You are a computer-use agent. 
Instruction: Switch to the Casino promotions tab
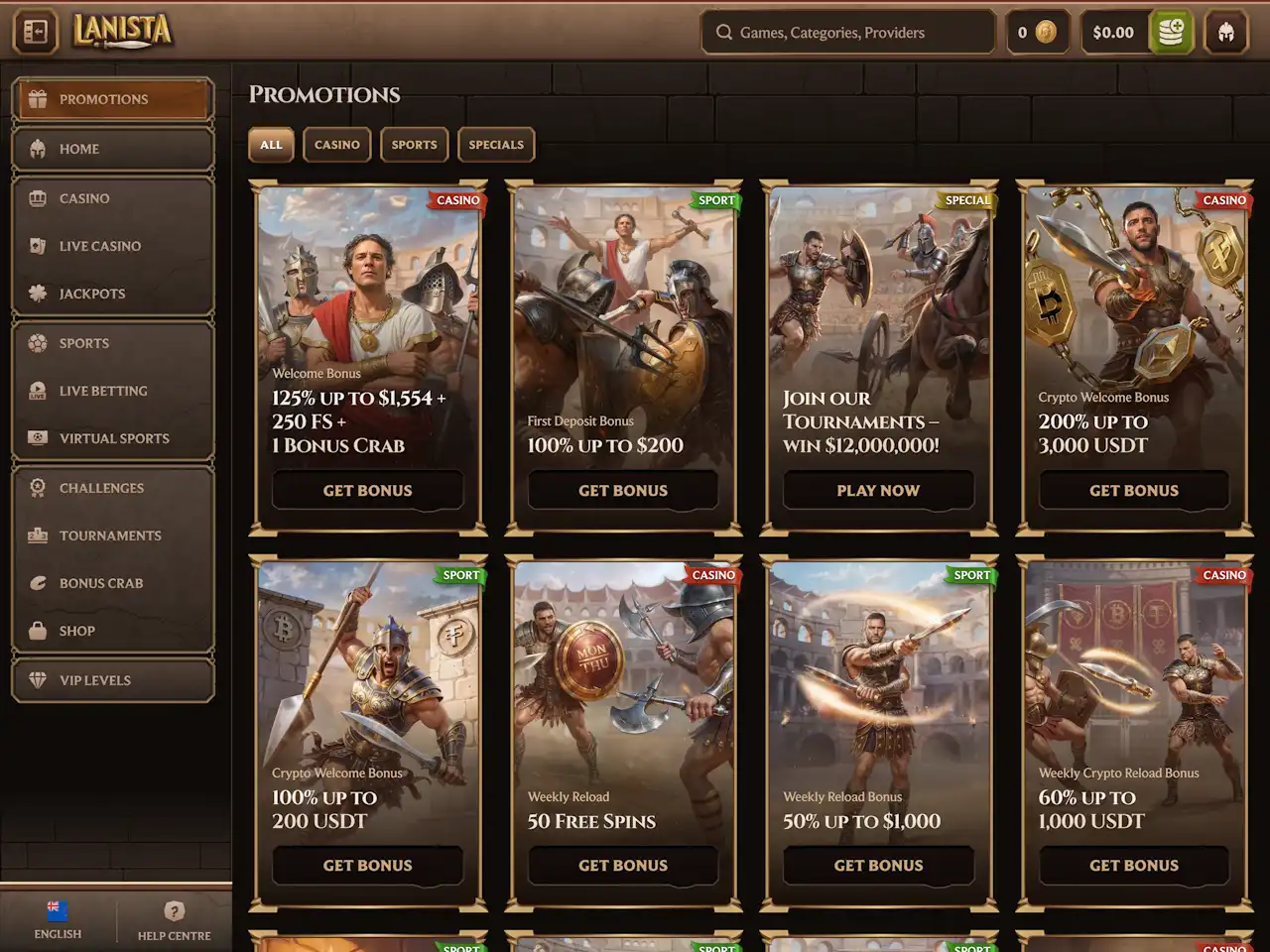(x=337, y=145)
